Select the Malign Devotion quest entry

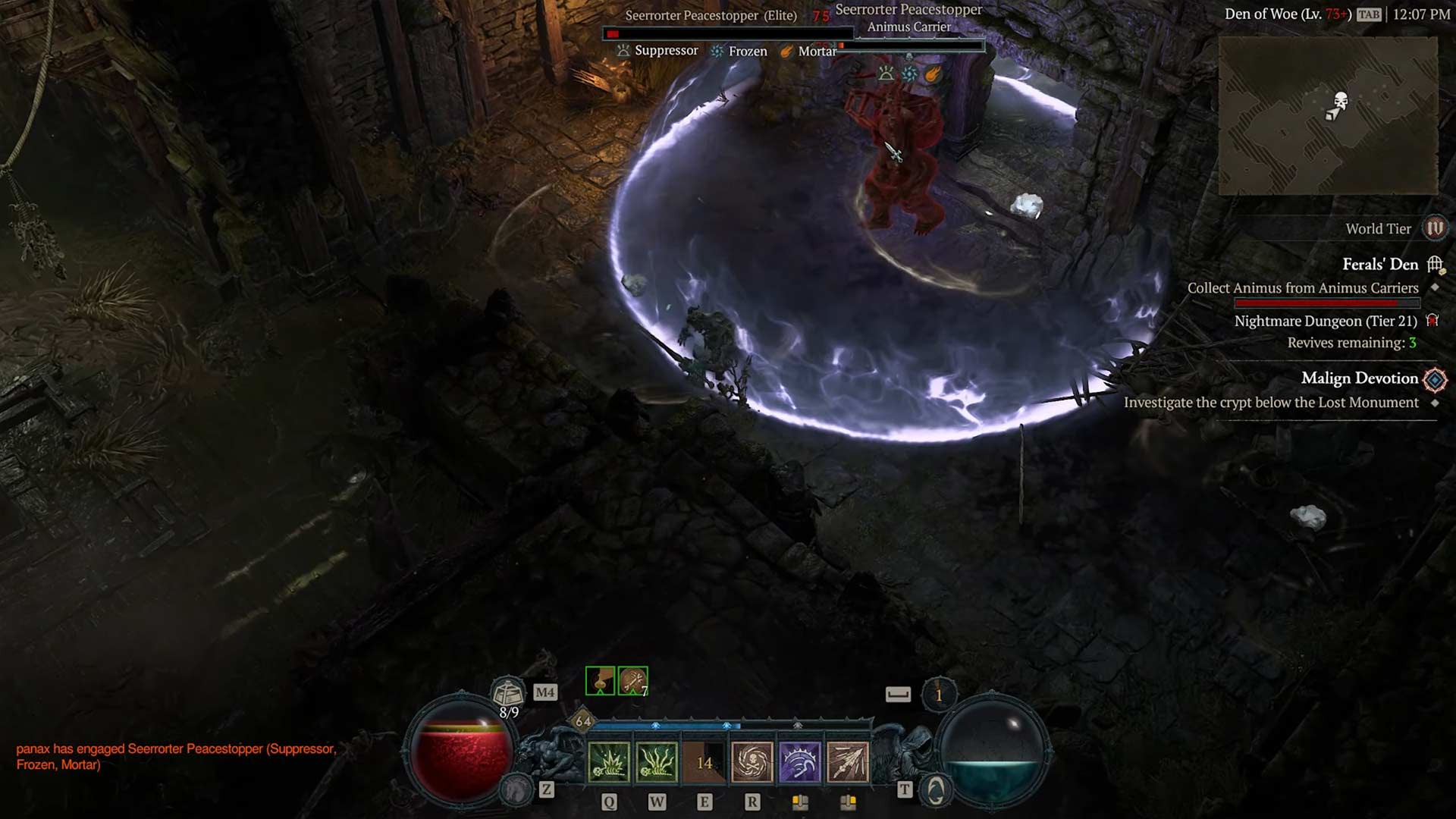click(x=1359, y=378)
